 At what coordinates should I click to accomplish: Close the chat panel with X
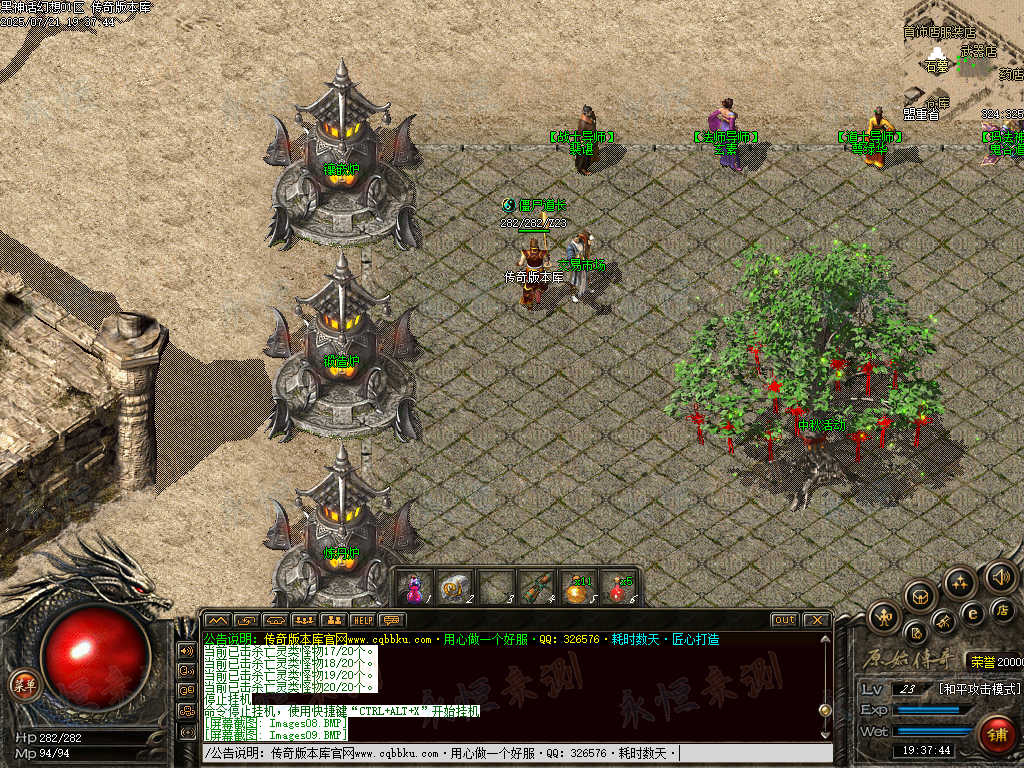coord(816,620)
